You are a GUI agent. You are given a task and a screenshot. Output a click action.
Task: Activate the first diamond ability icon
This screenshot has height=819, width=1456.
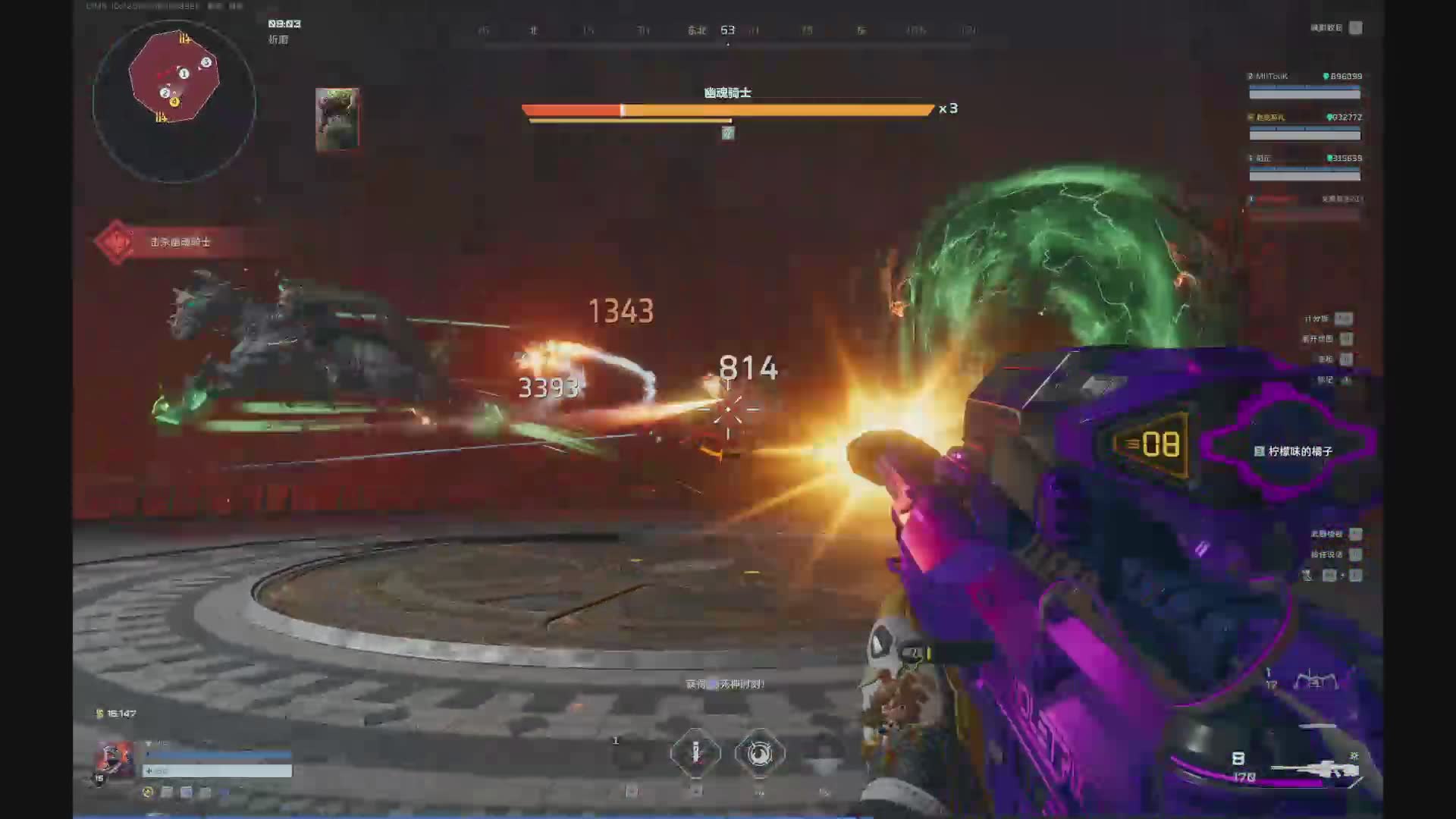pyautogui.click(x=695, y=752)
